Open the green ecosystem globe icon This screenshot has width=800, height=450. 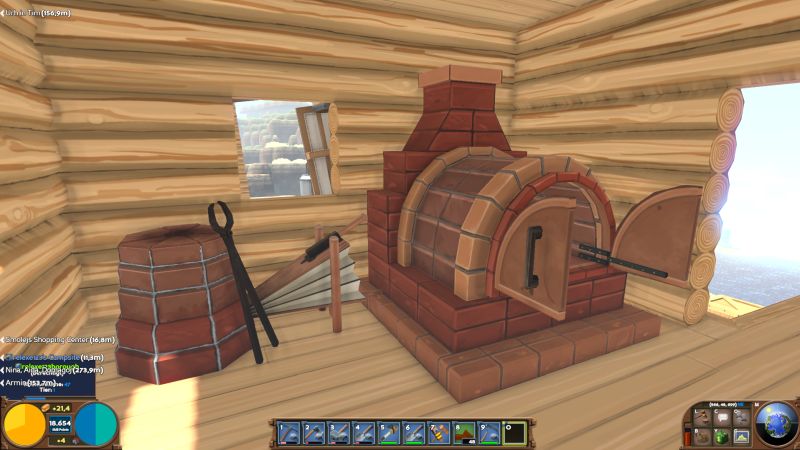[x=720, y=436]
